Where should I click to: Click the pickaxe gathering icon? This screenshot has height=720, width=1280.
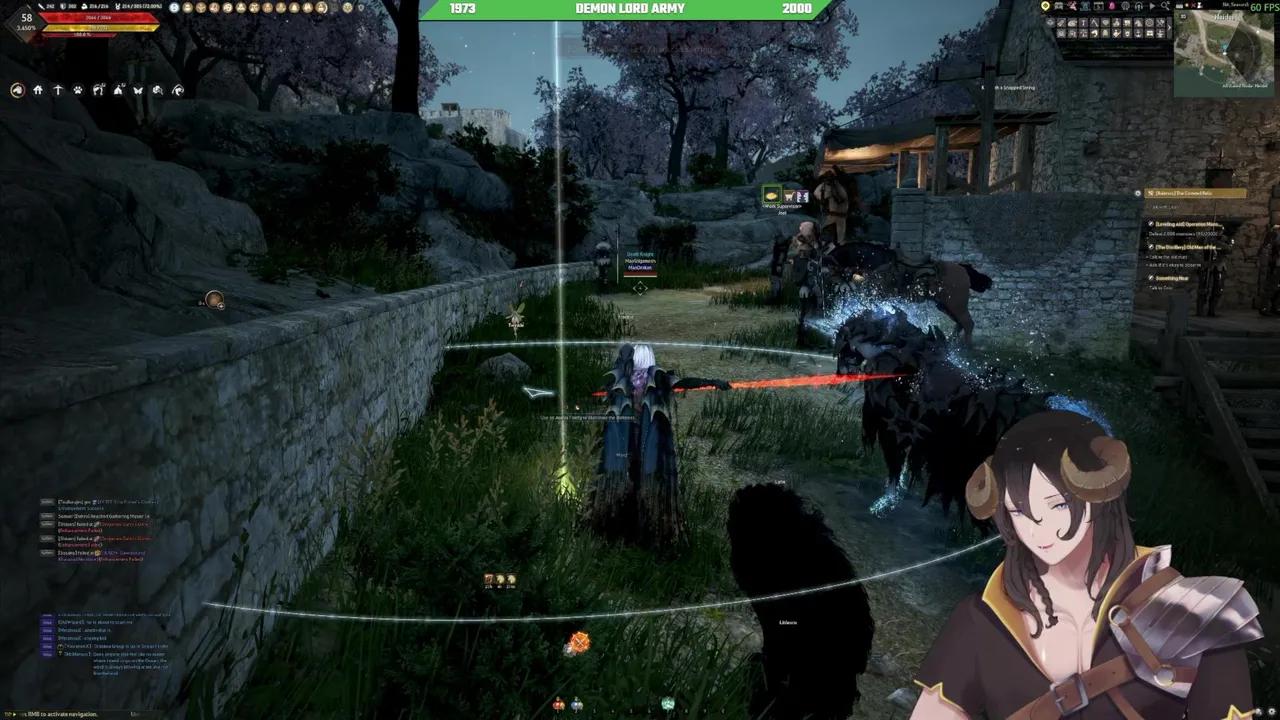pyautogui.click(x=58, y=90)
